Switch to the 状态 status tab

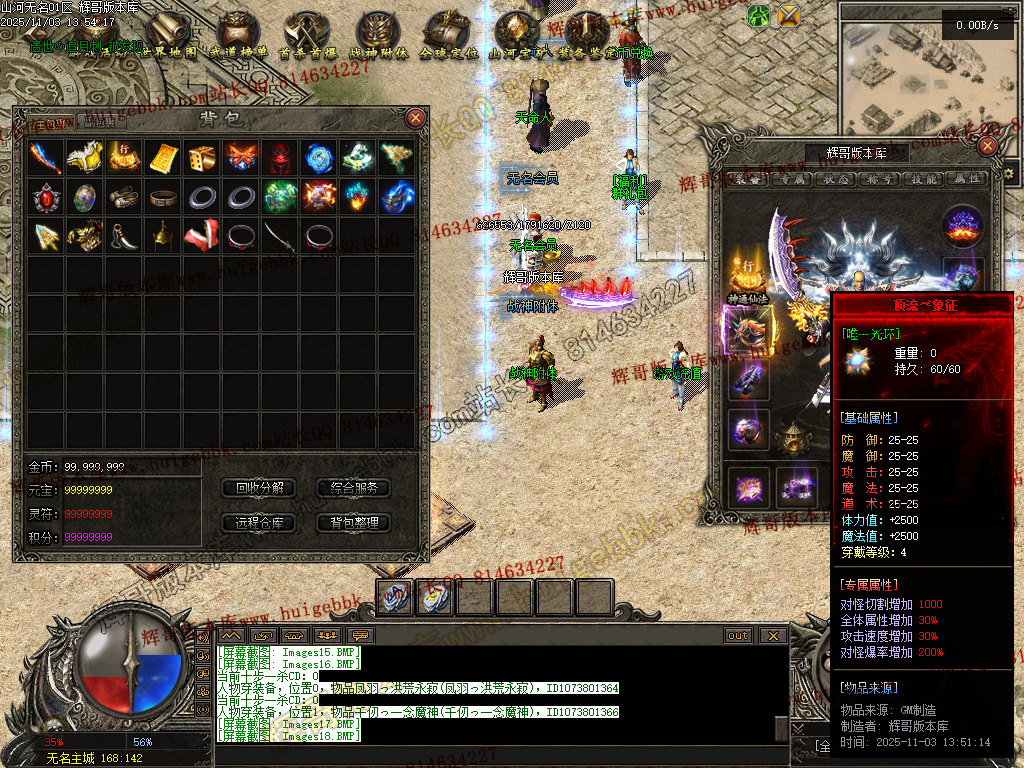(835, 179)
